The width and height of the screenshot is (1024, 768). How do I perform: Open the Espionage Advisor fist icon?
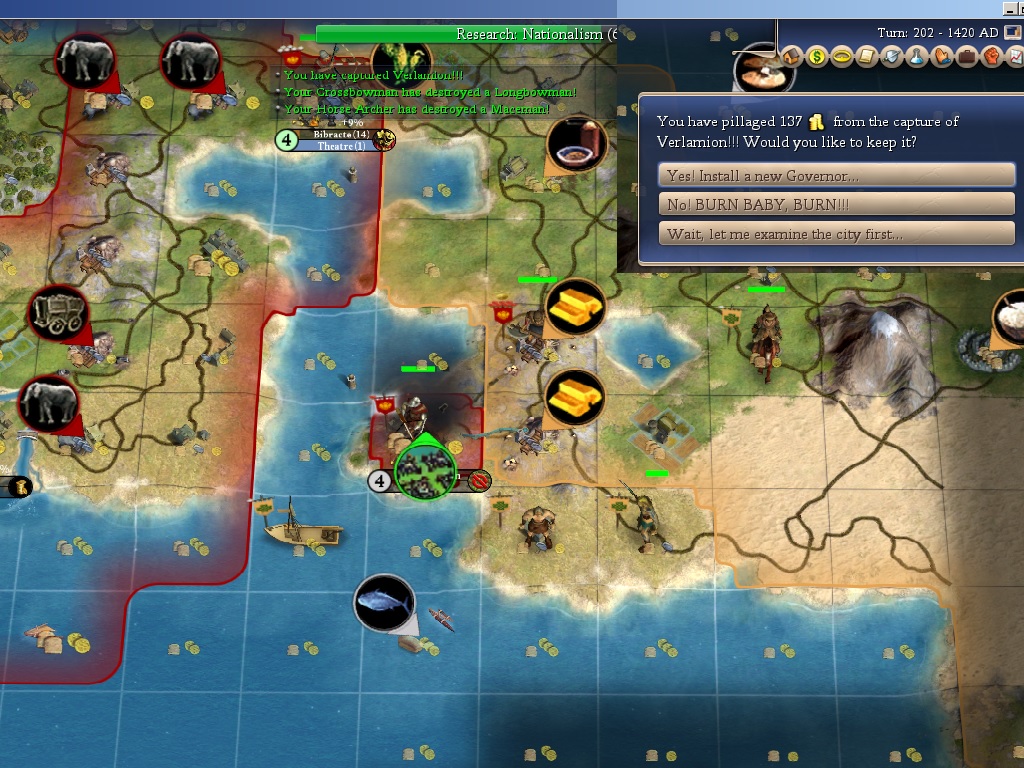point(991,57)
